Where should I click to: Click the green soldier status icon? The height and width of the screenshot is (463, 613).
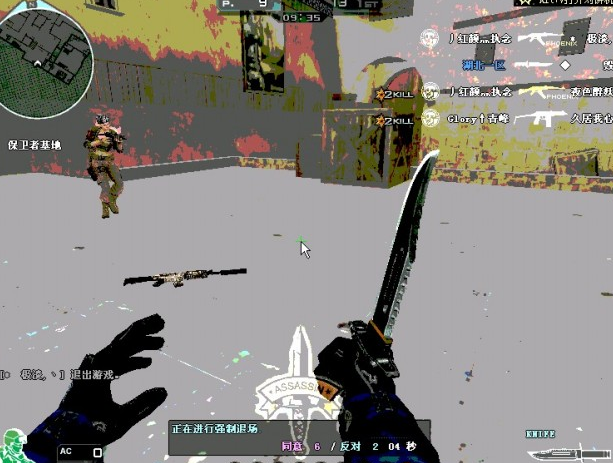coord(14,445)
